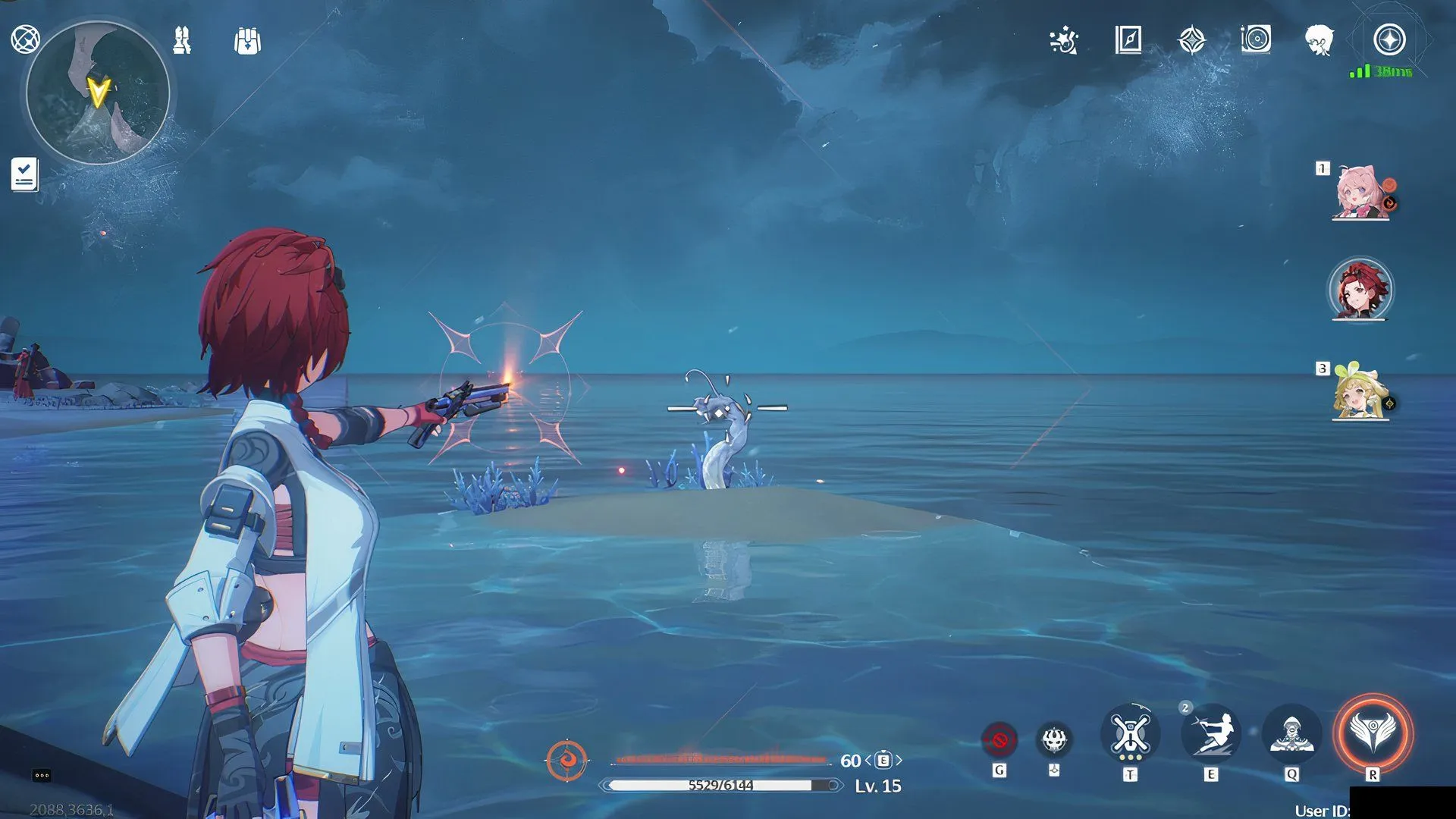
Task: Click the star compass icon above ping
Action: pyautogui.click(x=1389, y=39)
